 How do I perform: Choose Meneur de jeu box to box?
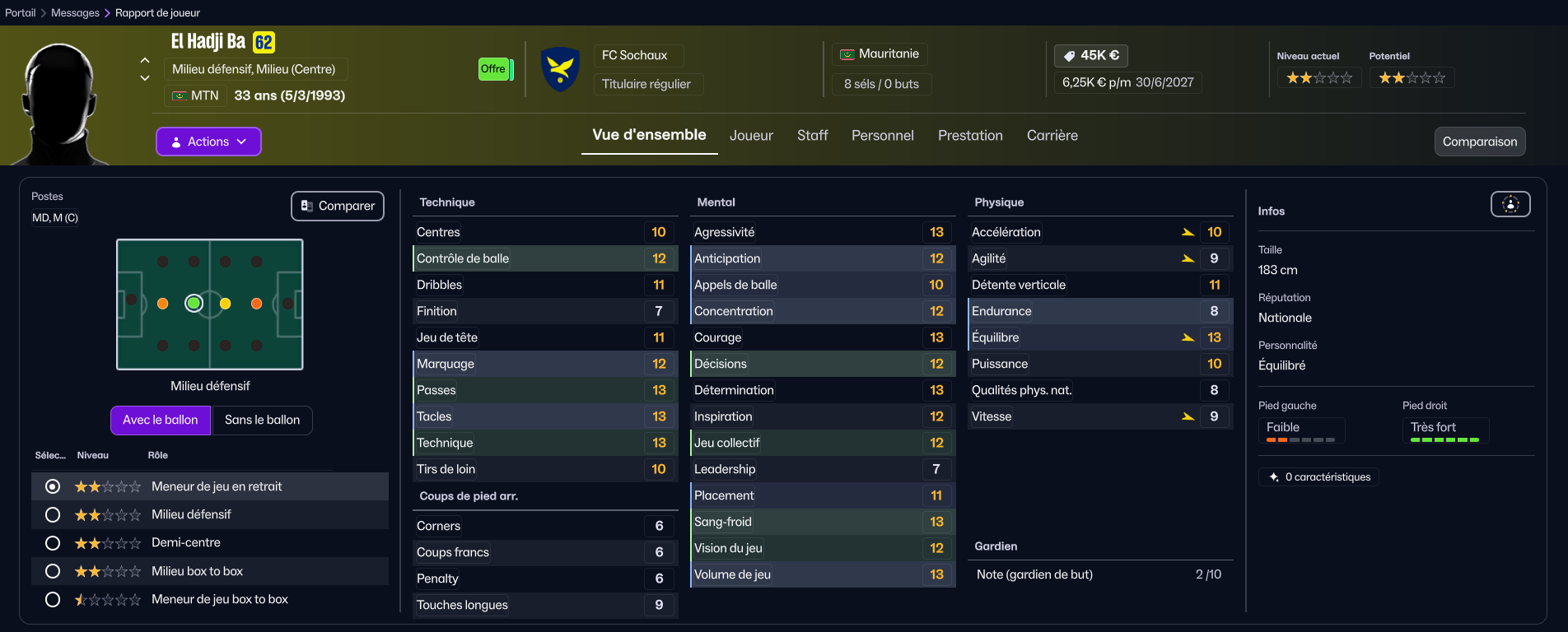click(x=53, y=599)
